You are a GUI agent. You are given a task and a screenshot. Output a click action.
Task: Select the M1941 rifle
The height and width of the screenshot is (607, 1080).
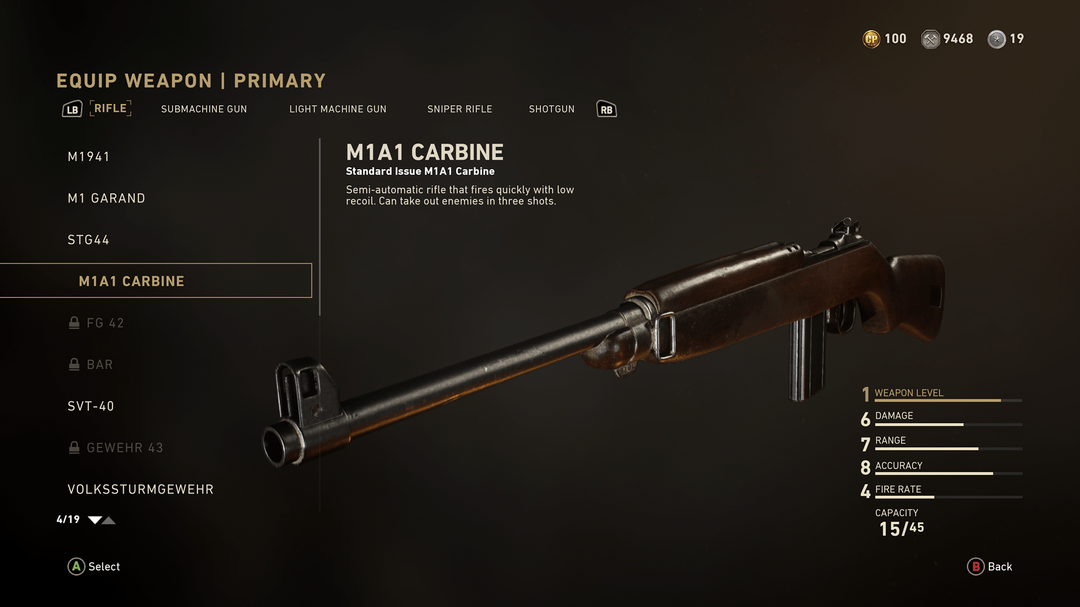point(89,157)
